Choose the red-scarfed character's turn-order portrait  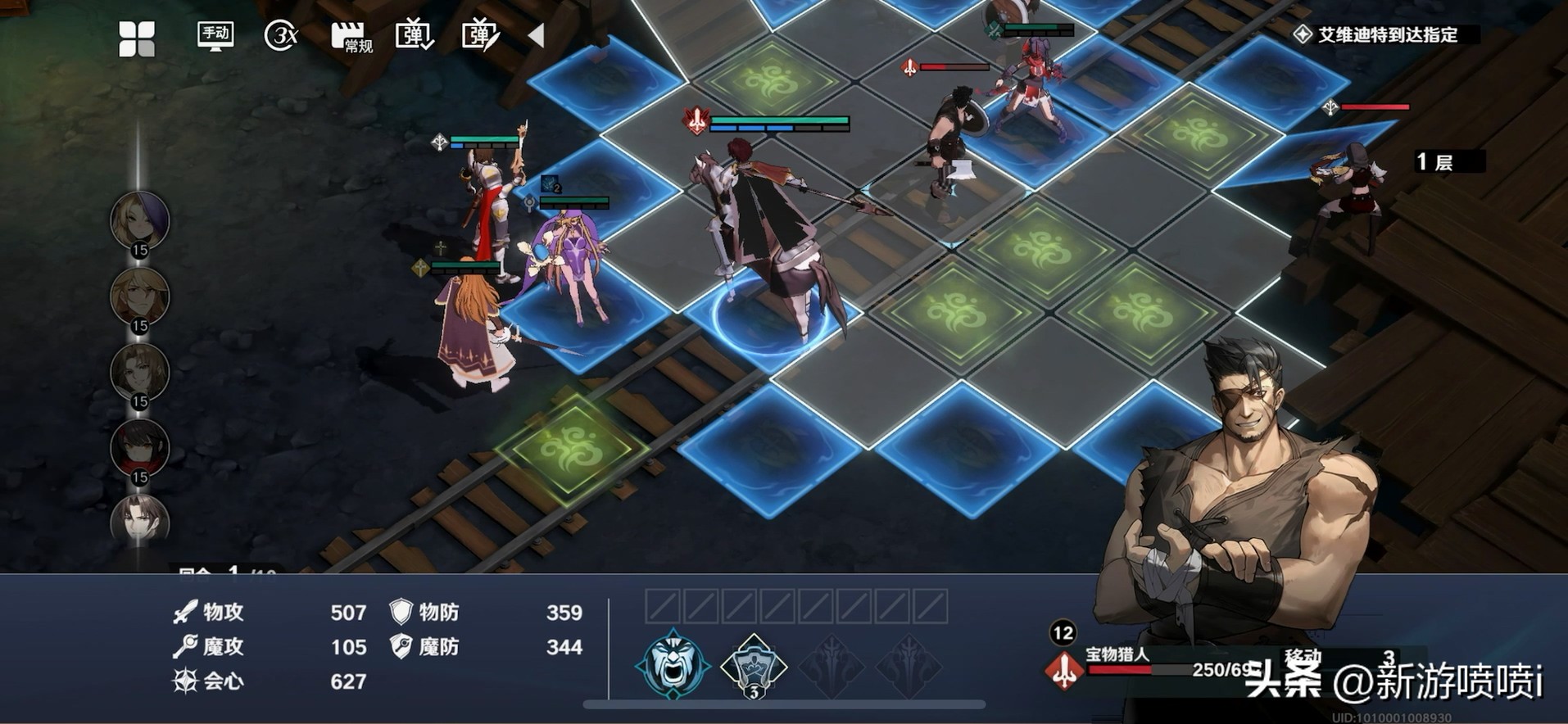[x=140, y=447]
